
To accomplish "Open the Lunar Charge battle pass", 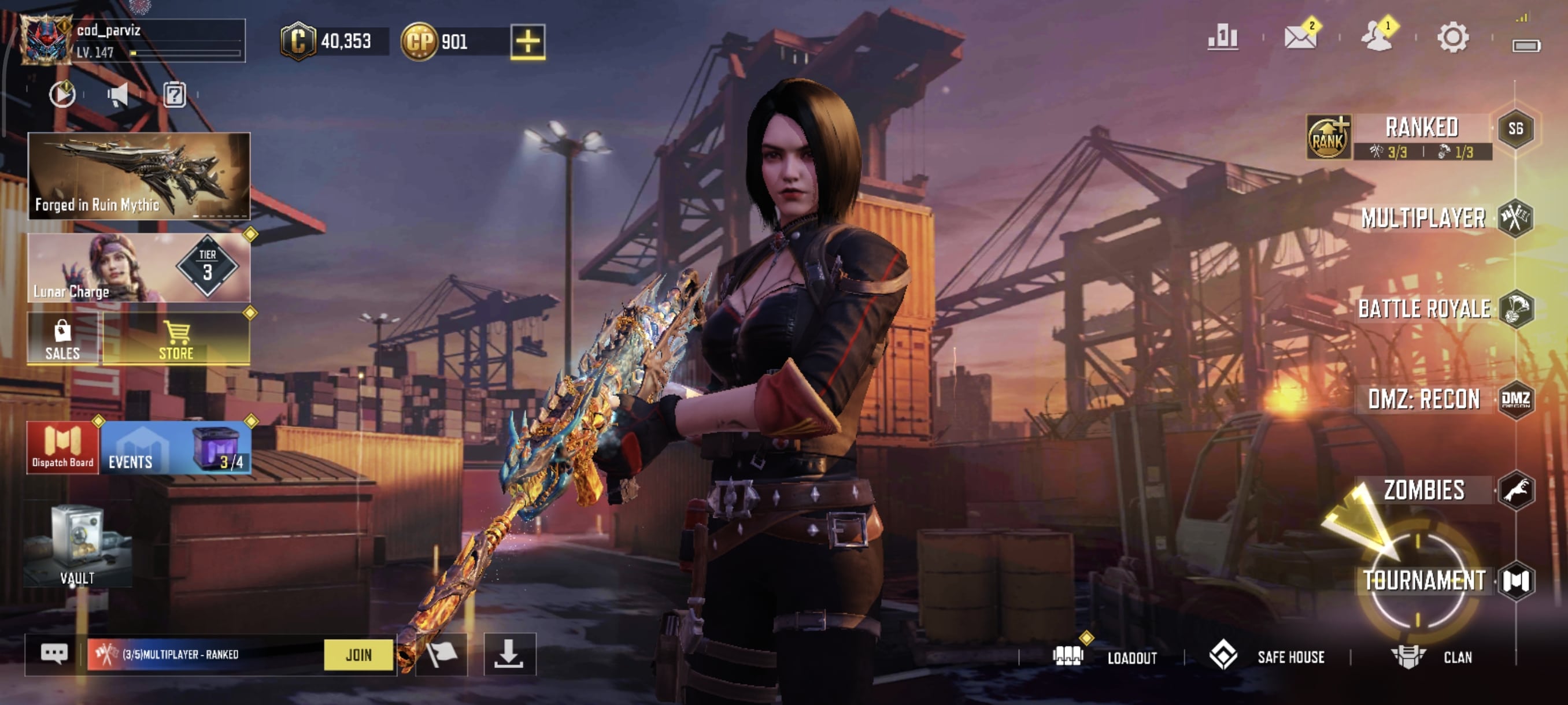I will 139,268.
